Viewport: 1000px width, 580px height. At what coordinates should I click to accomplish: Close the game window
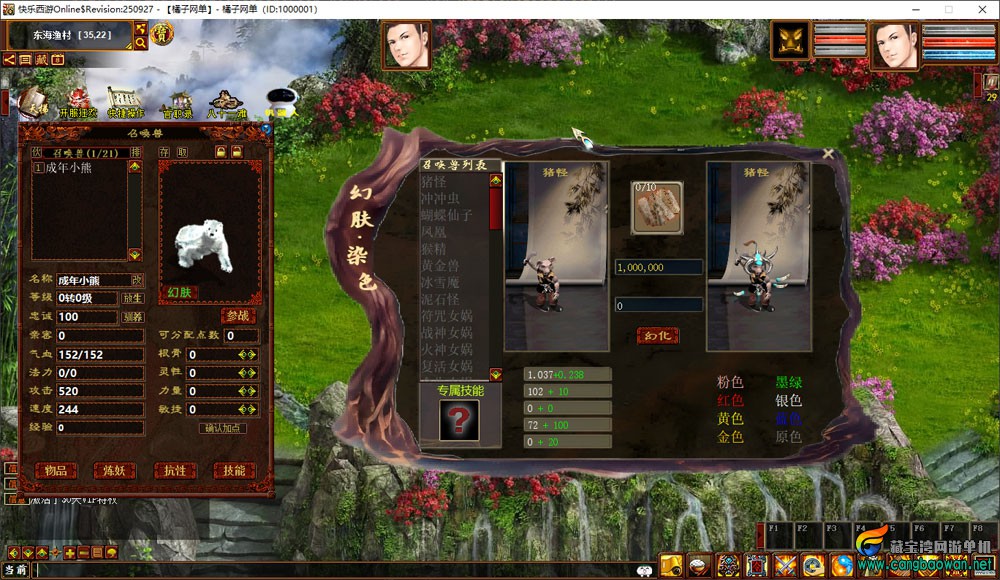(976, 9)
